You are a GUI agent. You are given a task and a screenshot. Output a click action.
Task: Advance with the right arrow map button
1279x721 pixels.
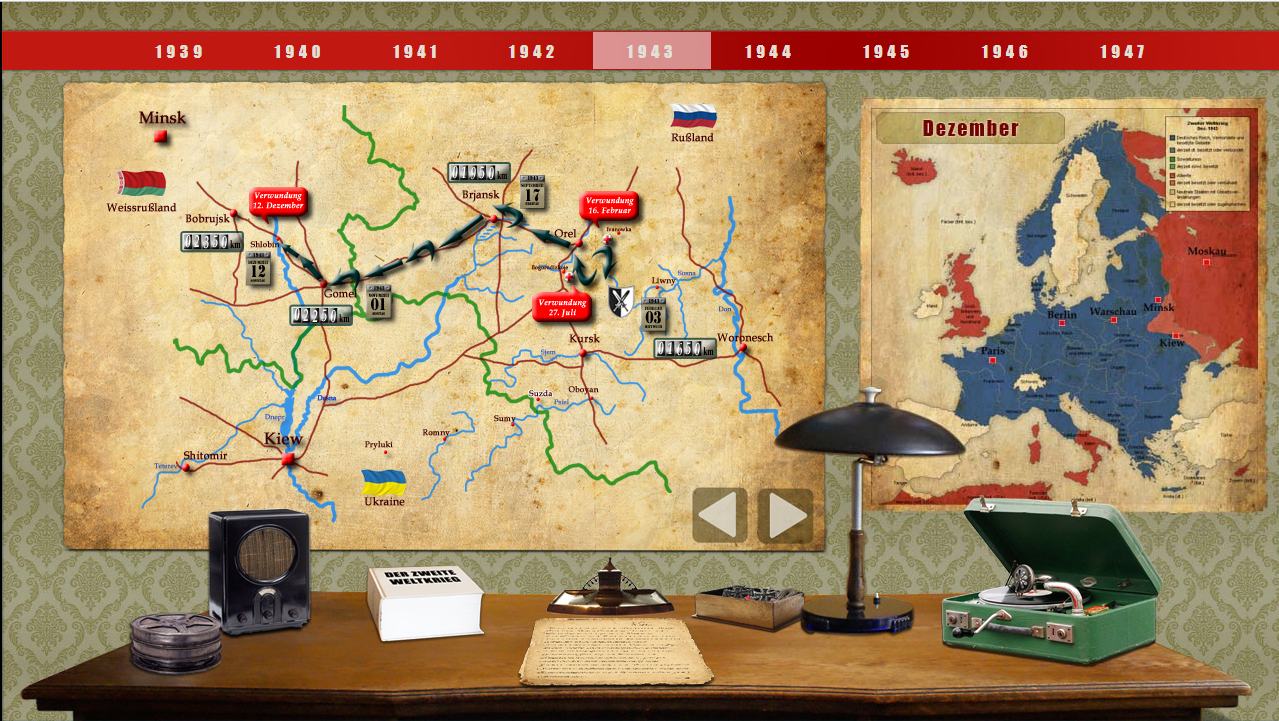pyautogui.click(x=785, y=515)
